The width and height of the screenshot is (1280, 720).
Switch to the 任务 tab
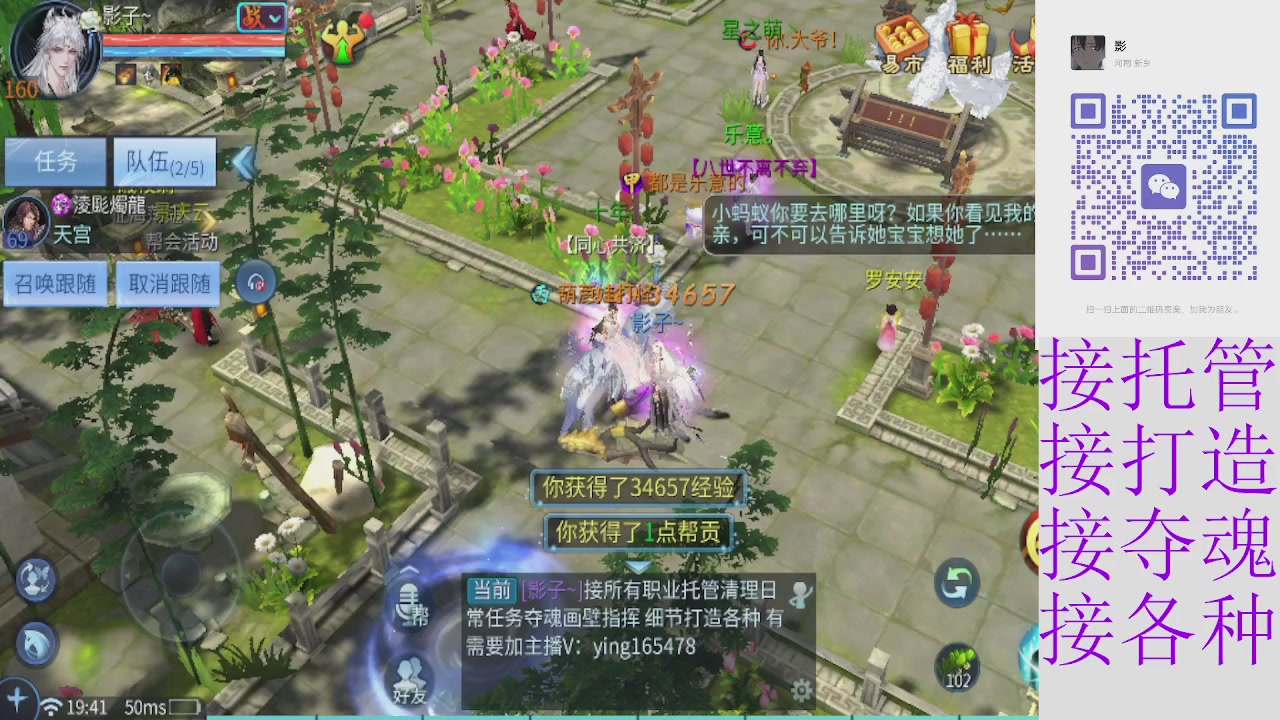click(56, 163)
